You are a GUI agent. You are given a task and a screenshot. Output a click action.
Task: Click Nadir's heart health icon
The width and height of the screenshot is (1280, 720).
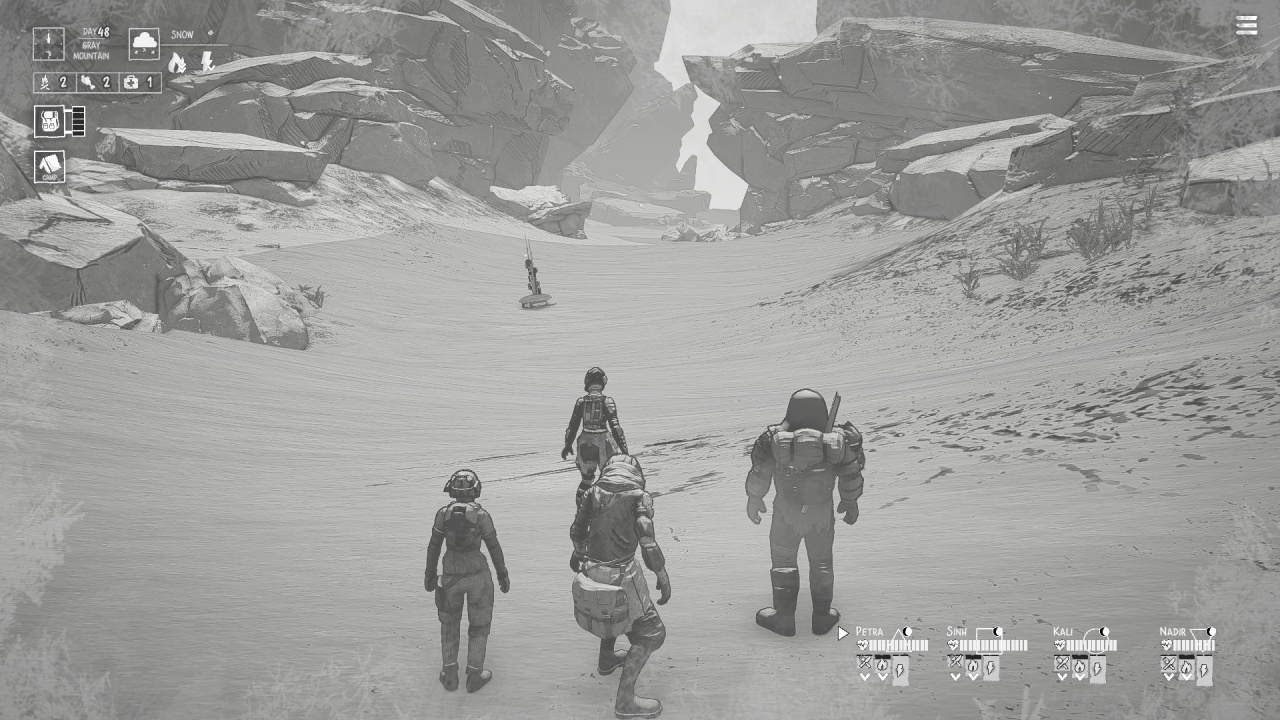[x=1167, y=645]
